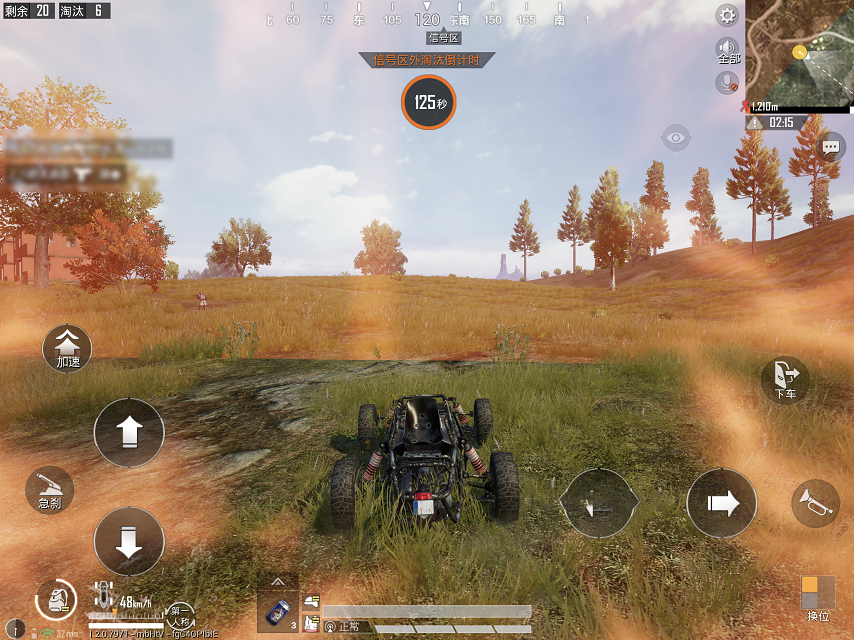Open the backpack inventory icon
The height and width of the screenshot is (640, 854).
(56, 599)
